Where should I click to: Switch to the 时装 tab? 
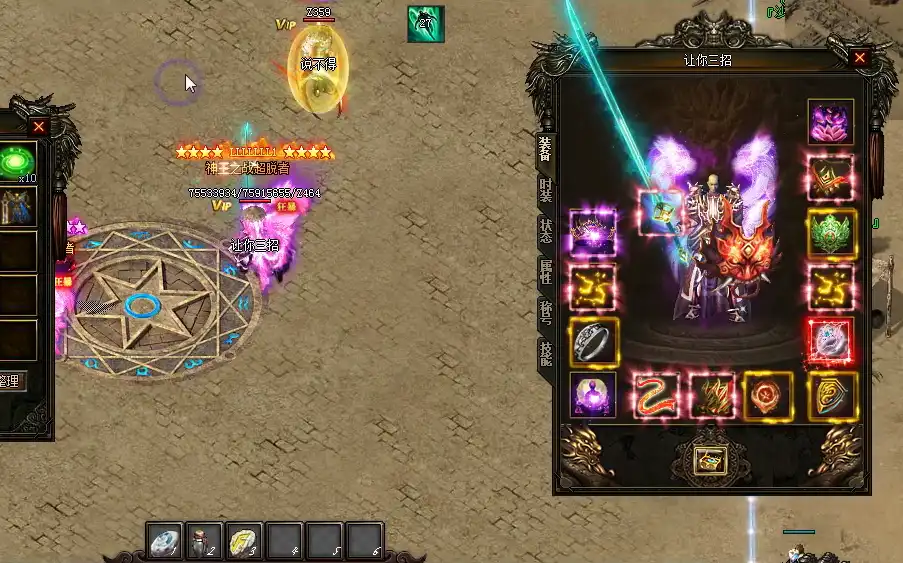point(545,189)
